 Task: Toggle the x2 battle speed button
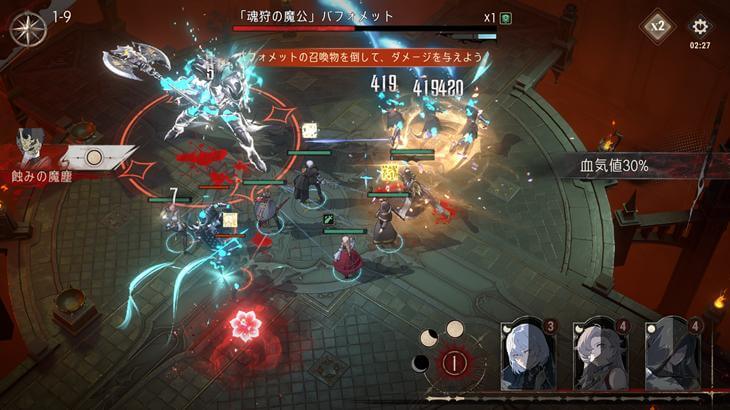[x=656, y=26]
